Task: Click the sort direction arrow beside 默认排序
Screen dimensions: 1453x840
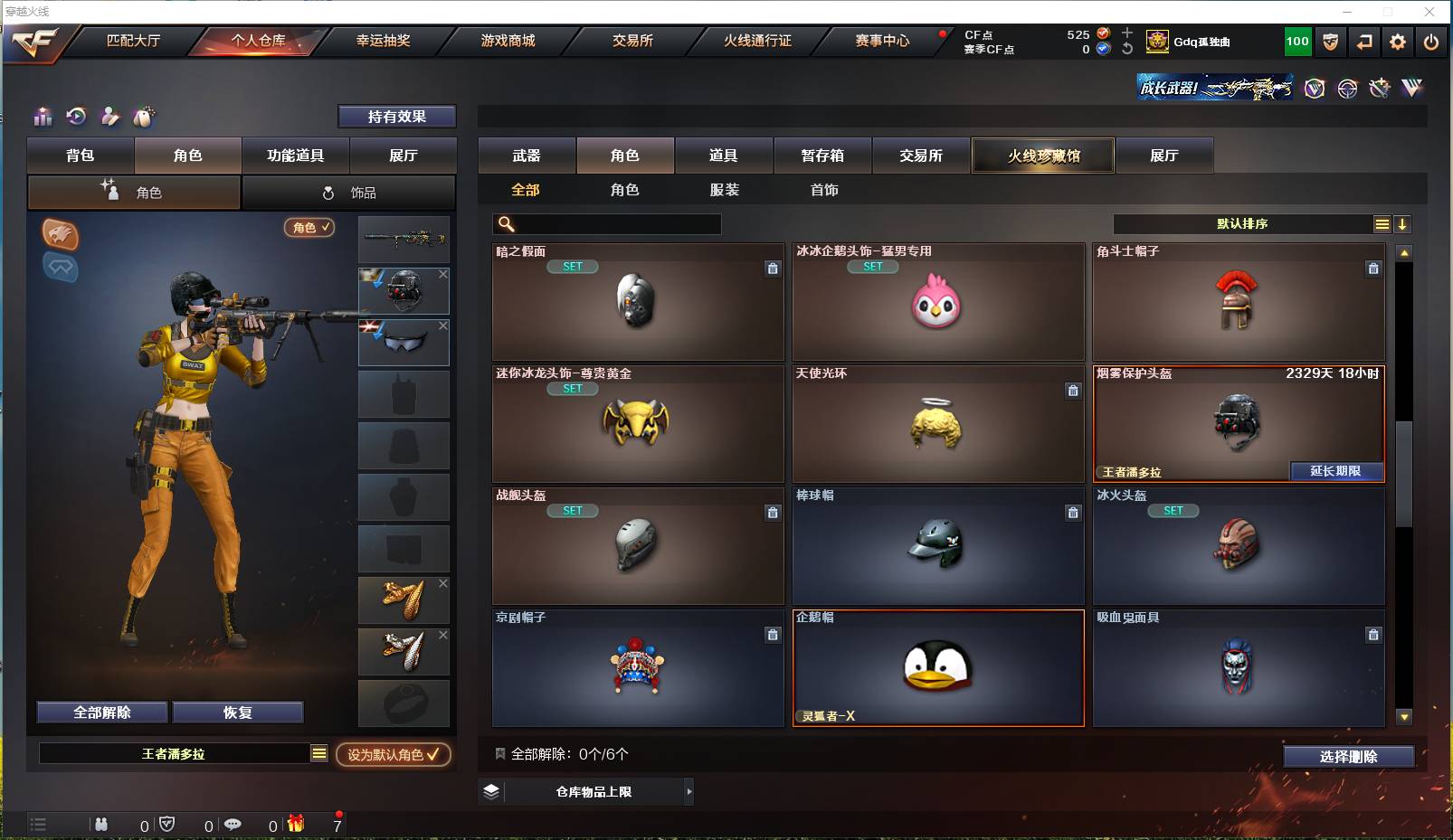Action: pyautogui.click(x=1402, y=223)
